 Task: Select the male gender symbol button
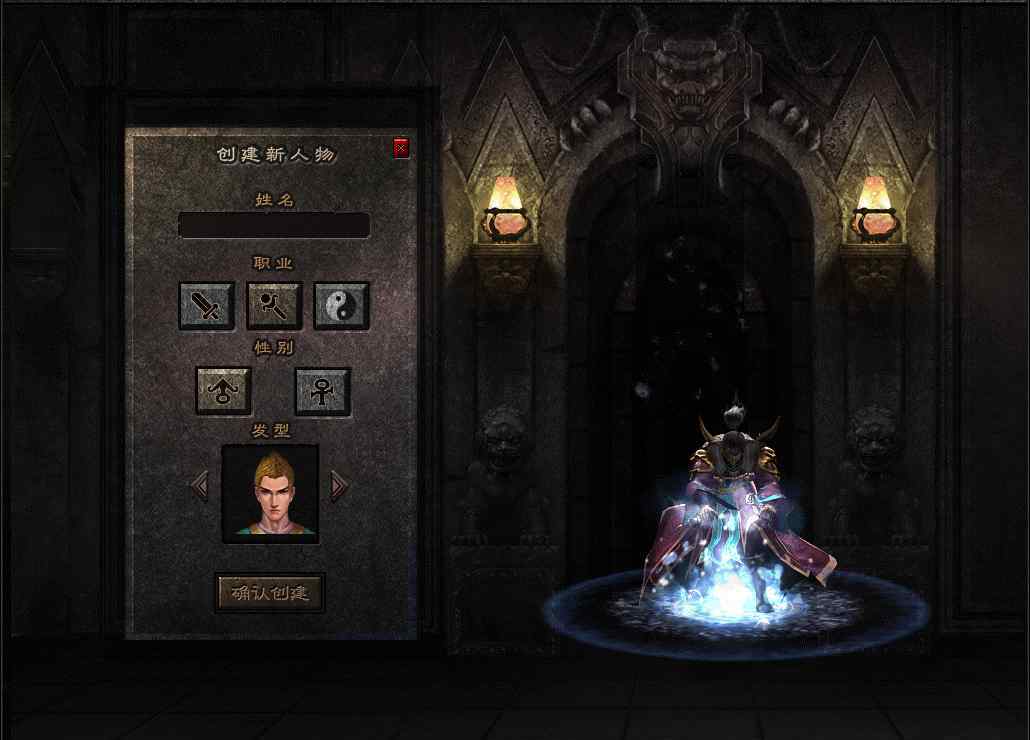[x=223, y=390]
